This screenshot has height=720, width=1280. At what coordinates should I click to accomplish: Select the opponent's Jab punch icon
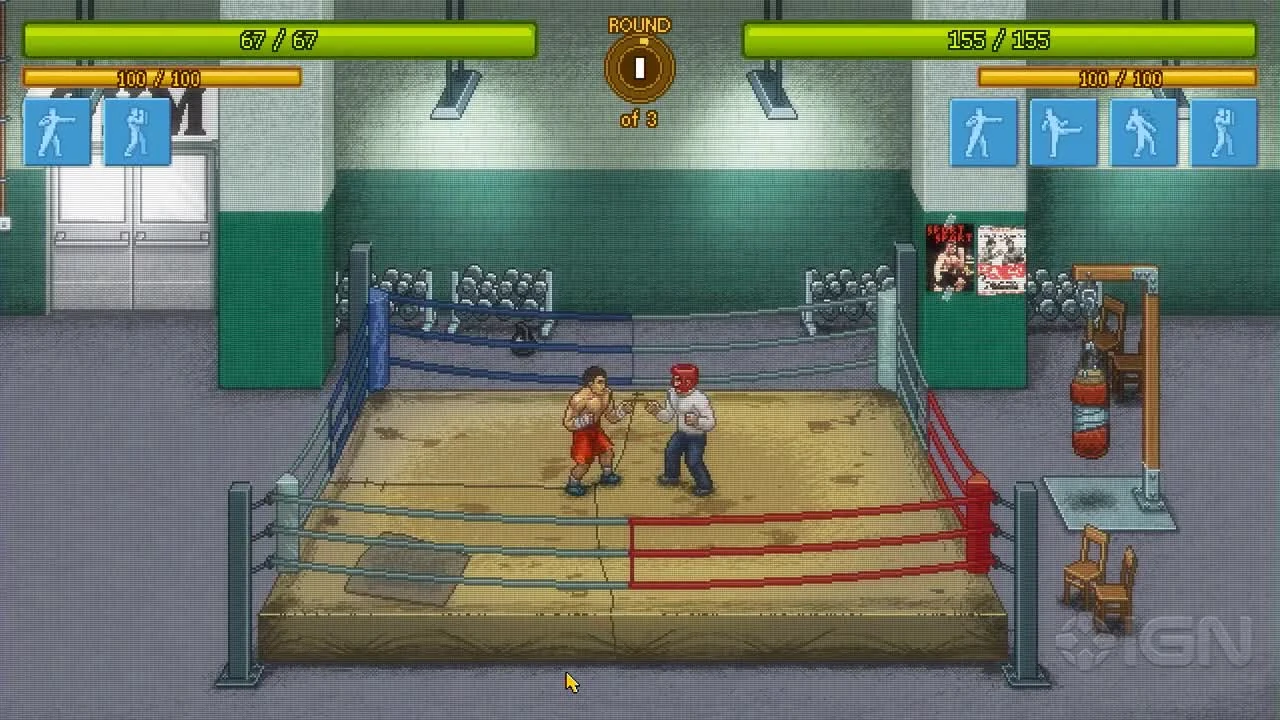[983, 130]
